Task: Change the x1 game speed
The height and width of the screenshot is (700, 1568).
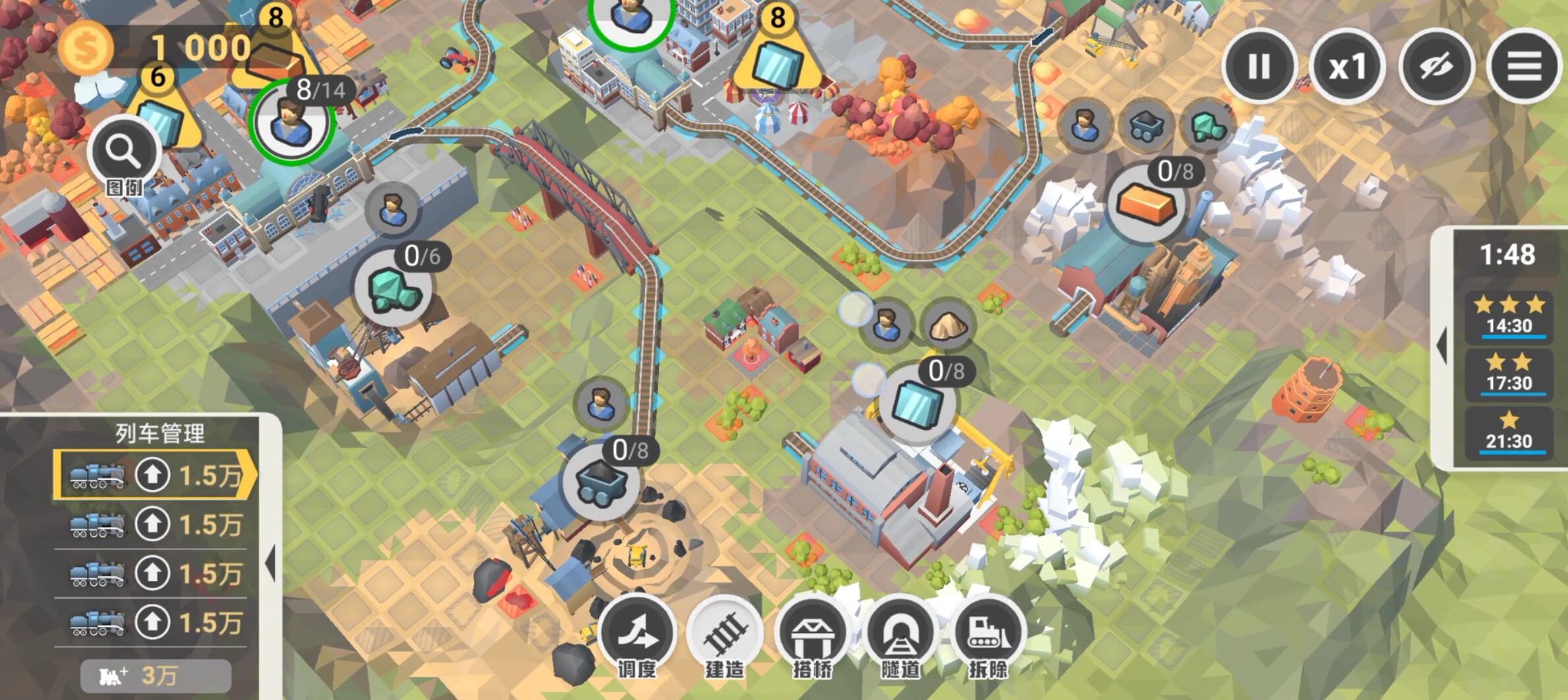Action: tap(1347, 66)
